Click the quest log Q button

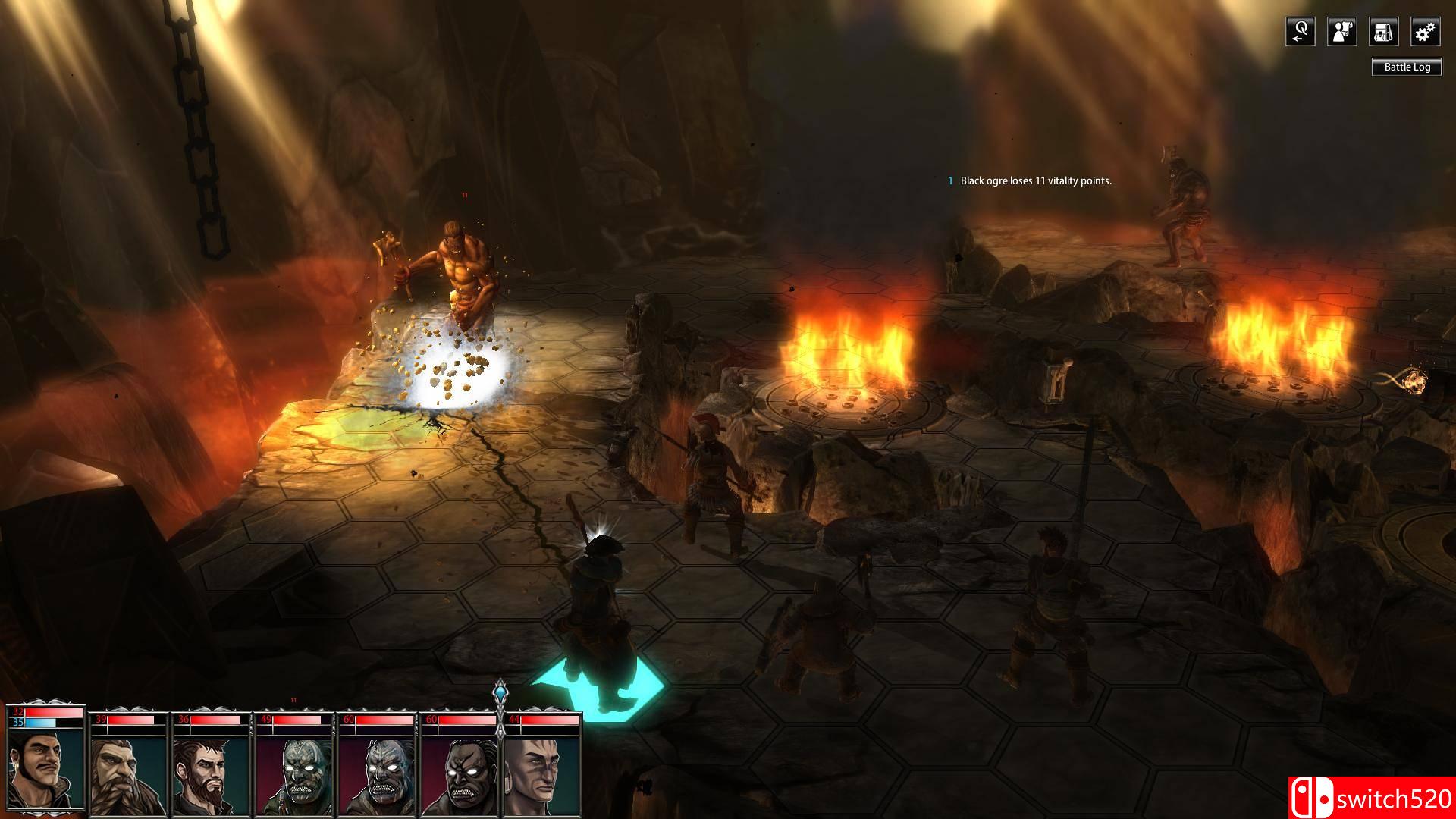1300,32
